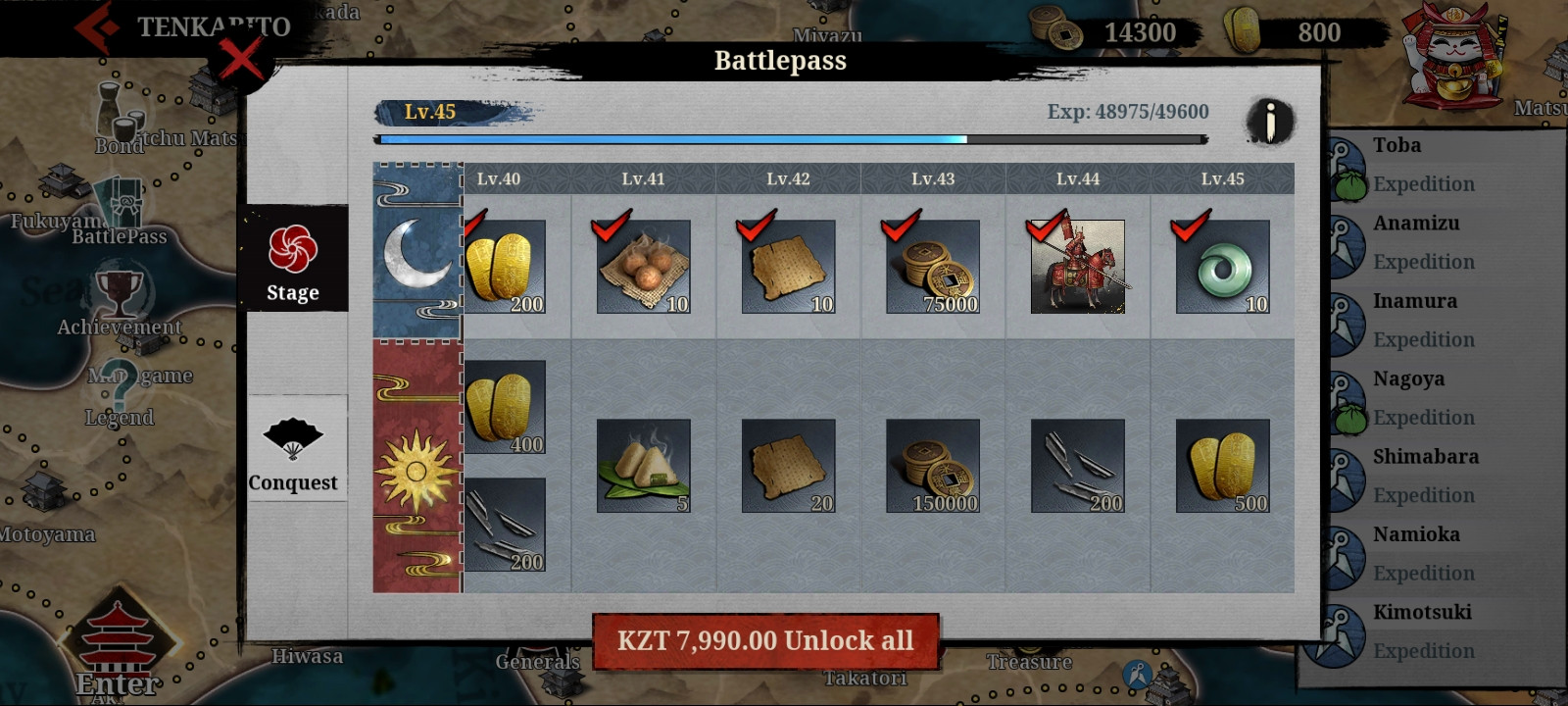Open the Battlepass info button

pos(1270,123)
